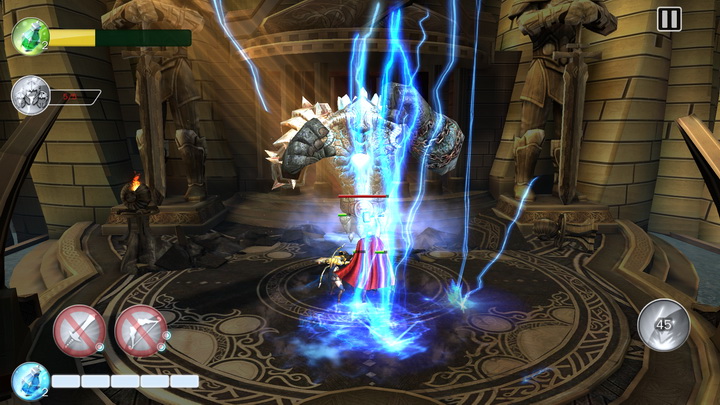Image resolution: width=720 pixels, height=405 pixels.
Task: Activate the special ability showing 45
Action: 664,325
